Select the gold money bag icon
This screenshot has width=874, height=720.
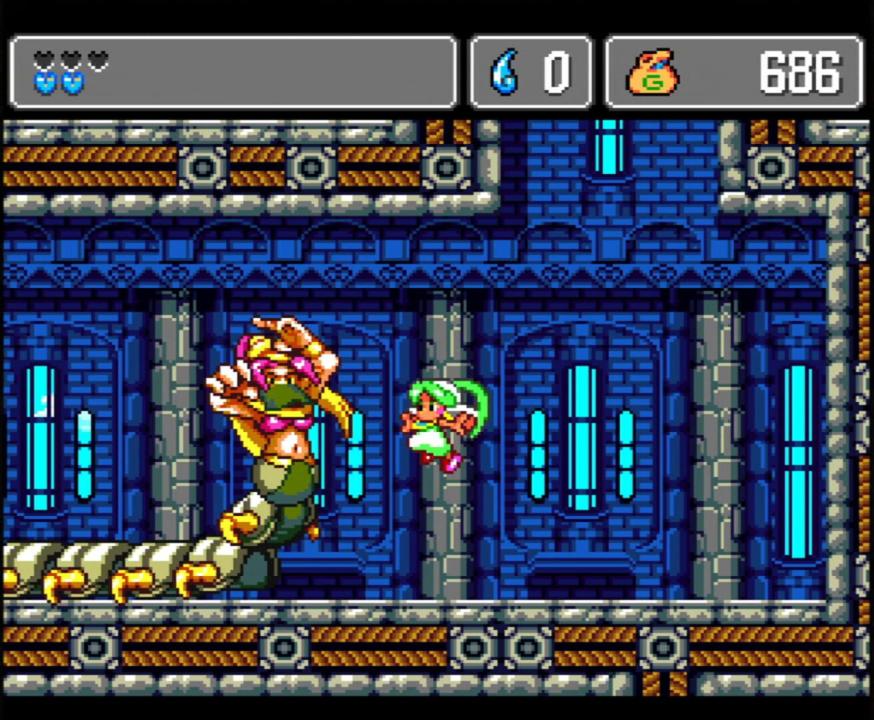[652, 73]
